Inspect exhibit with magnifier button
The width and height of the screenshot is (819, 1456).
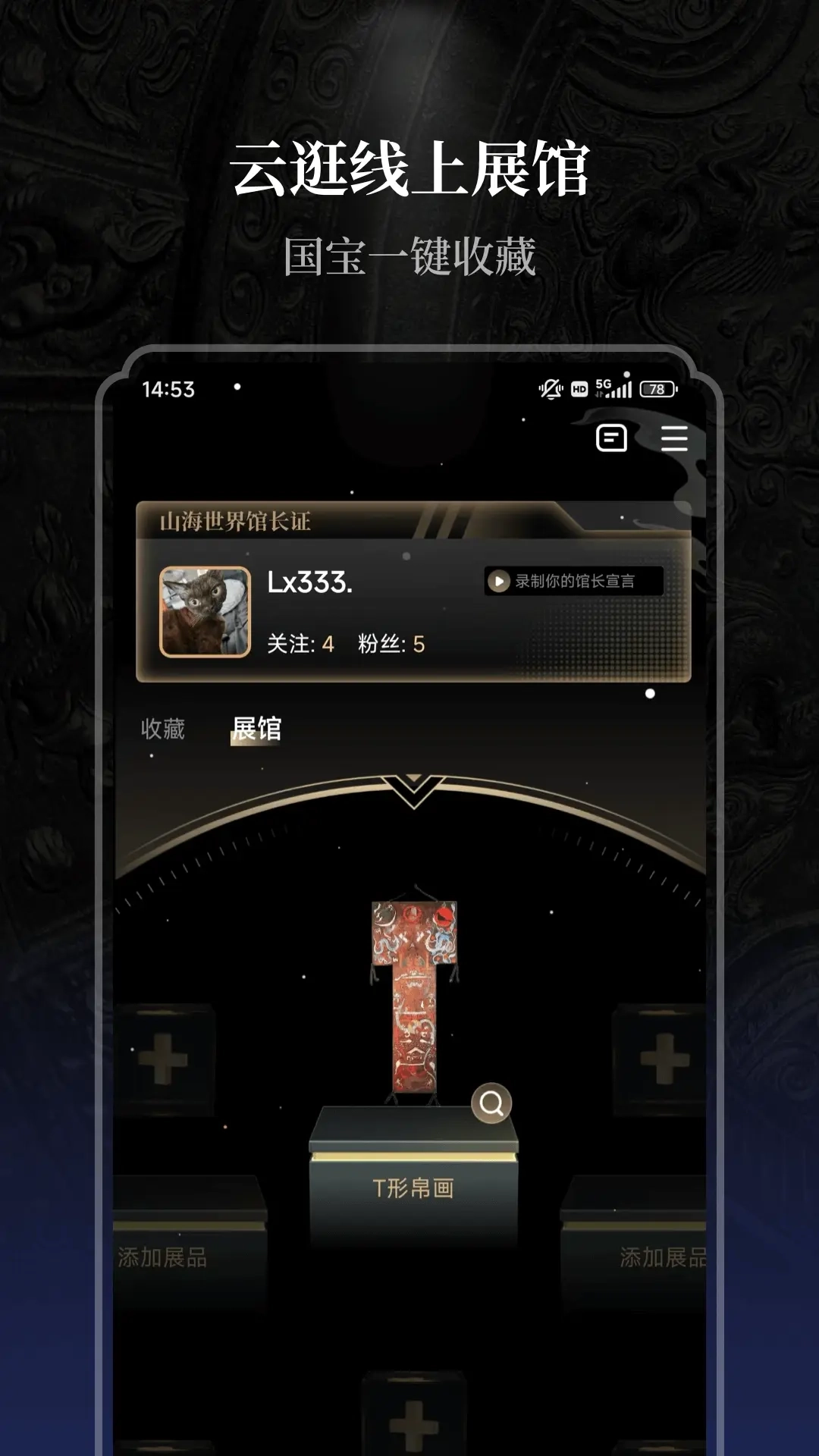[x=491, y=1103]
